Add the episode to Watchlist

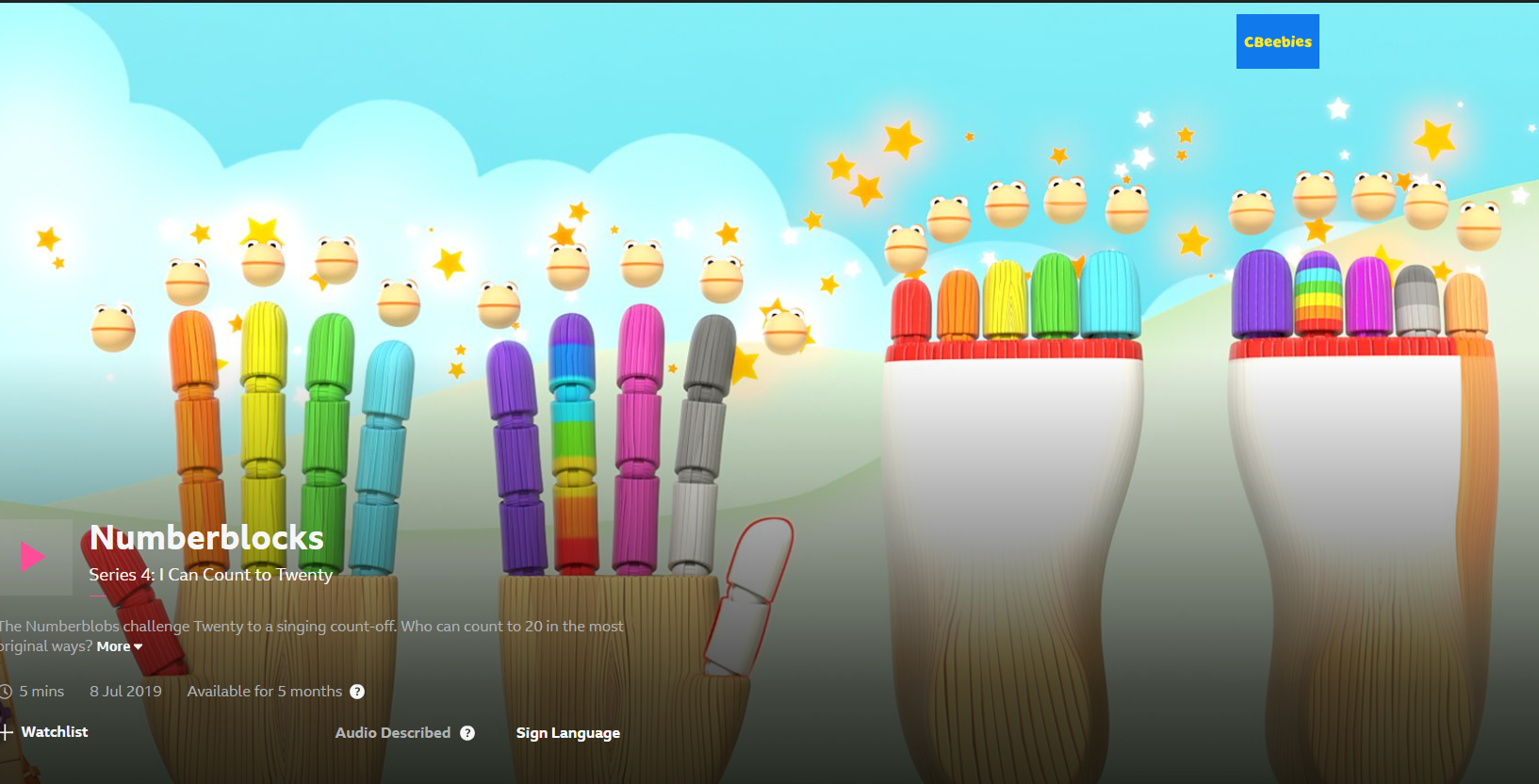click(45, 732)
